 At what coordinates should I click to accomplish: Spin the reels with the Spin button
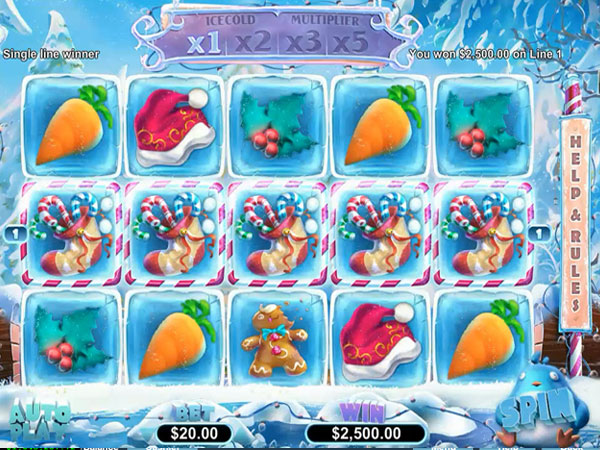pyautogui.click(x=547, y=410)
